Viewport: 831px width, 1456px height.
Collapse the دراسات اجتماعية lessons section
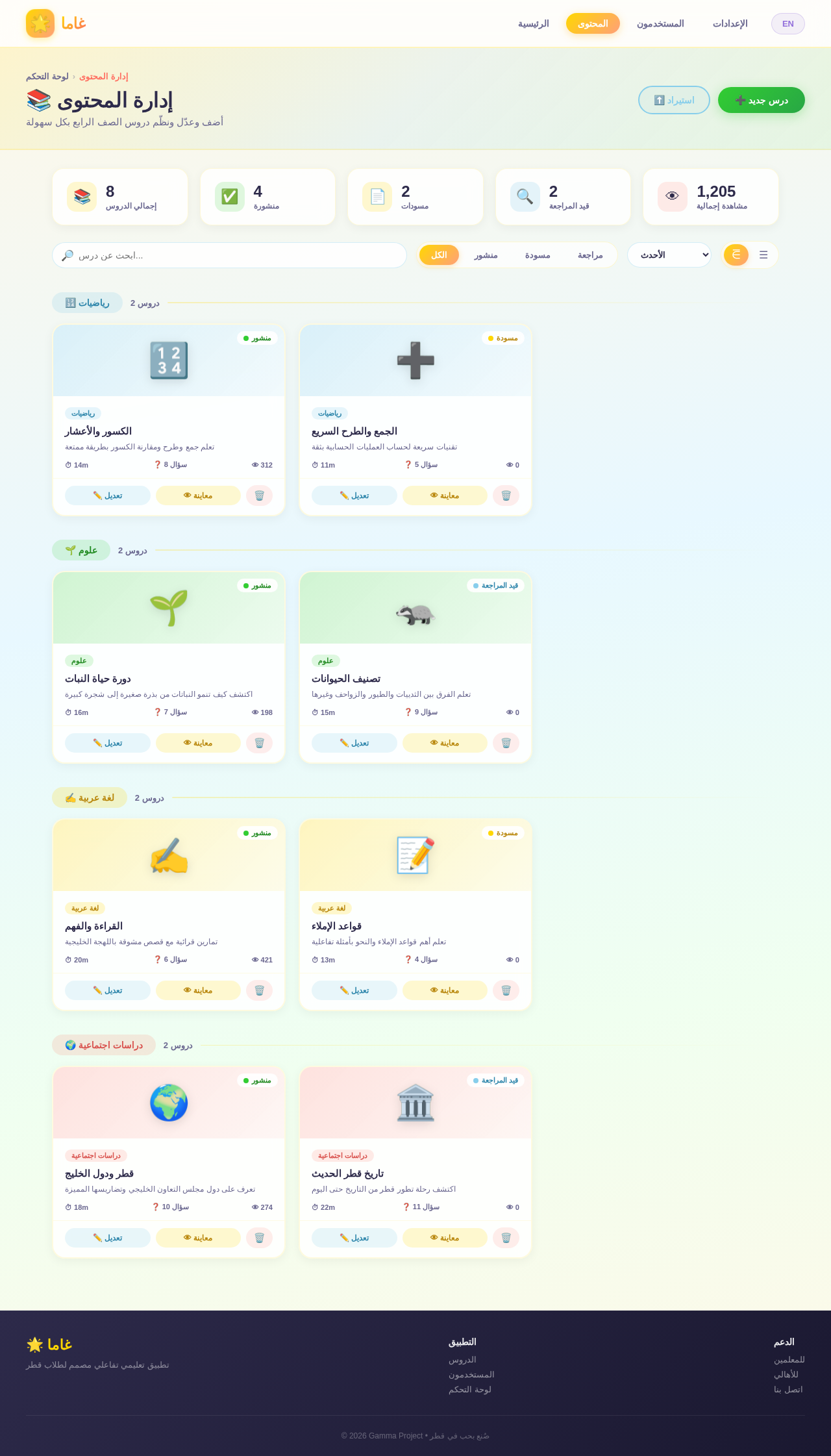tap(104, 1045)
